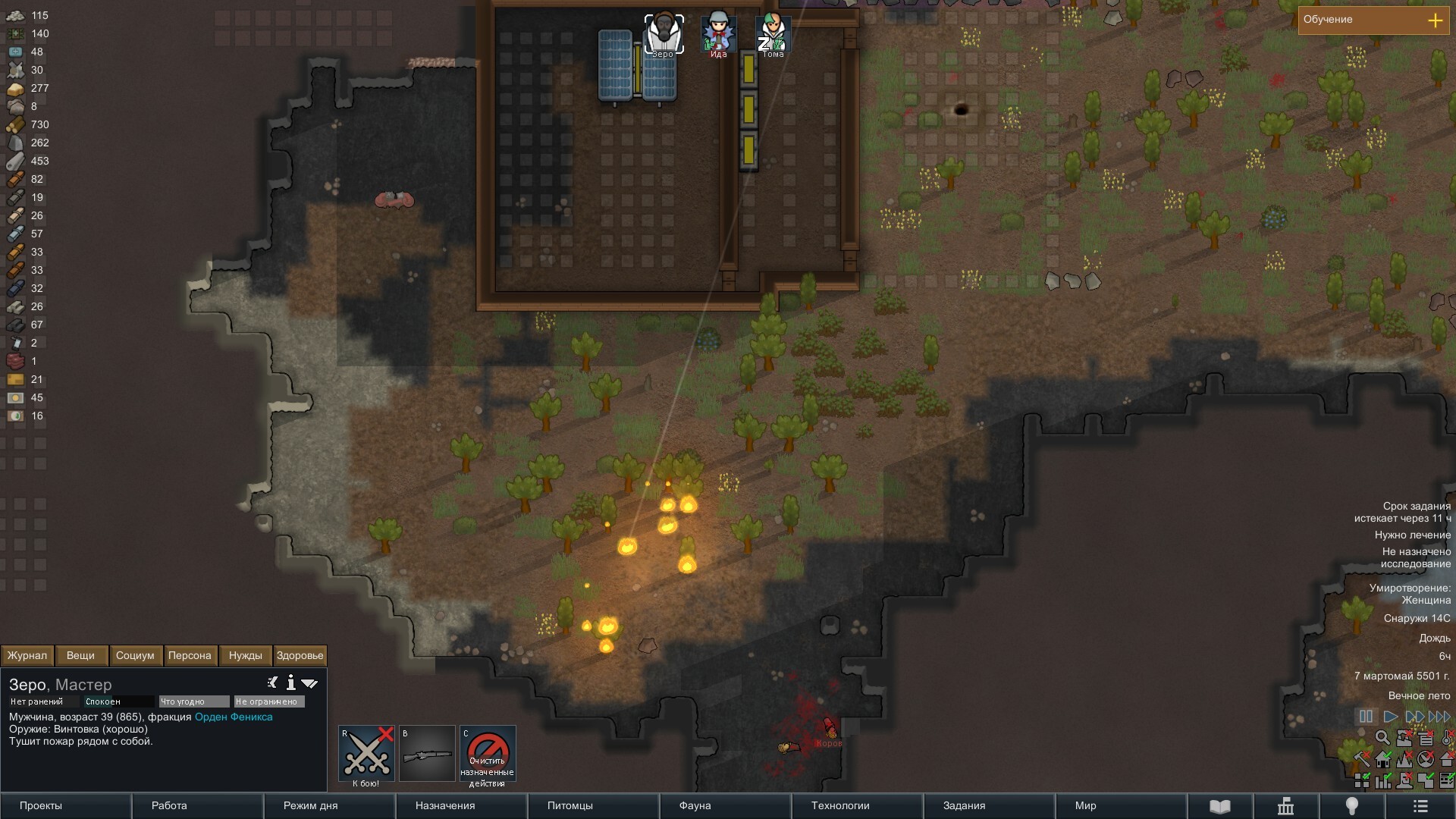Open the Вещи gear tab
Screen dimensions: 1456x819
tap(80, 655)
